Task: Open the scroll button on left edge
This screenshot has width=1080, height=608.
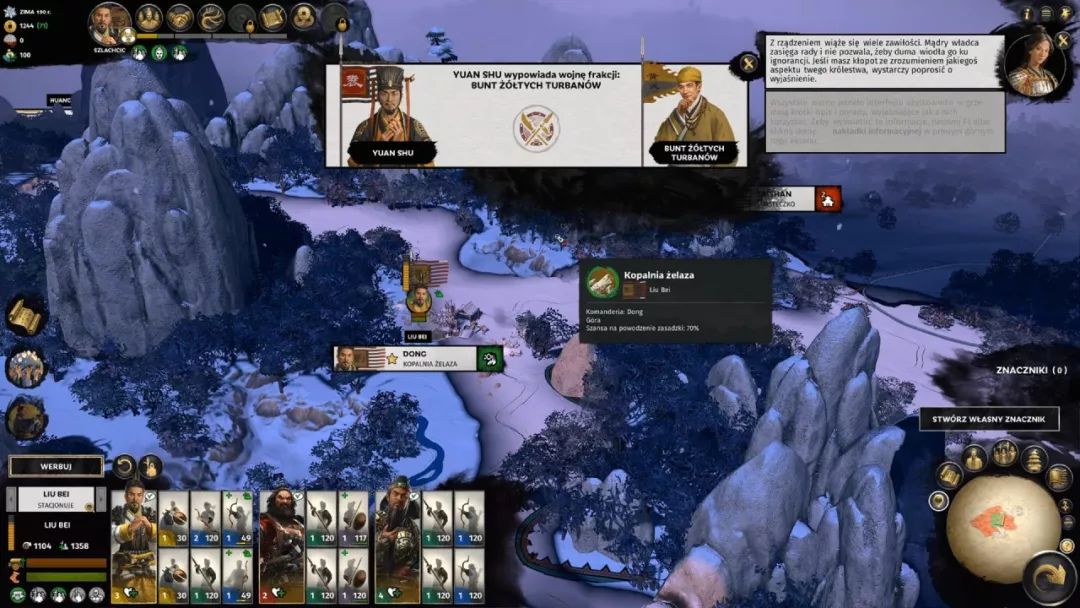Action: pos(25,316)
